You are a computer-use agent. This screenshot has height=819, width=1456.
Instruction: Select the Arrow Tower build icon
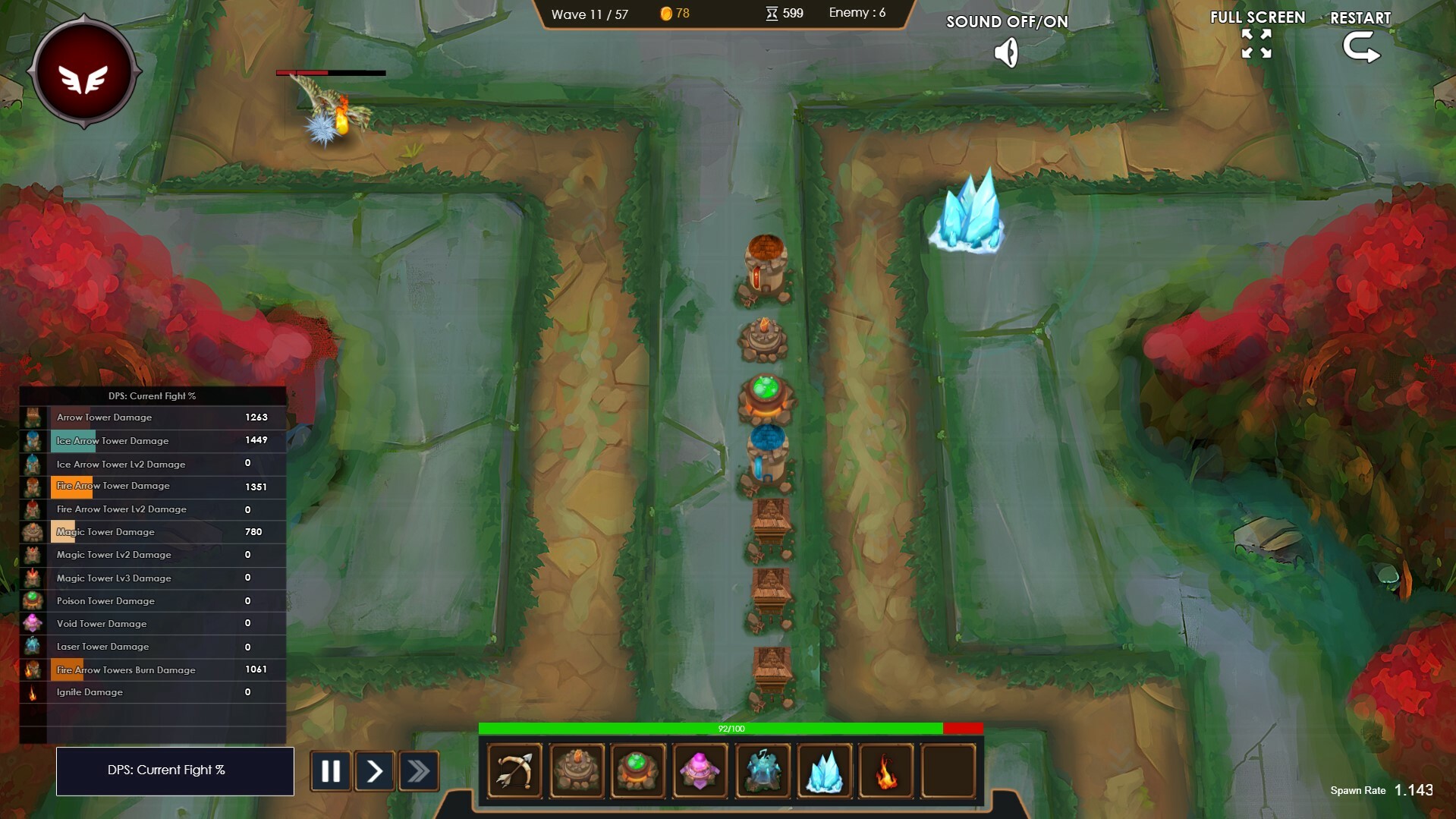coord(514,770)
